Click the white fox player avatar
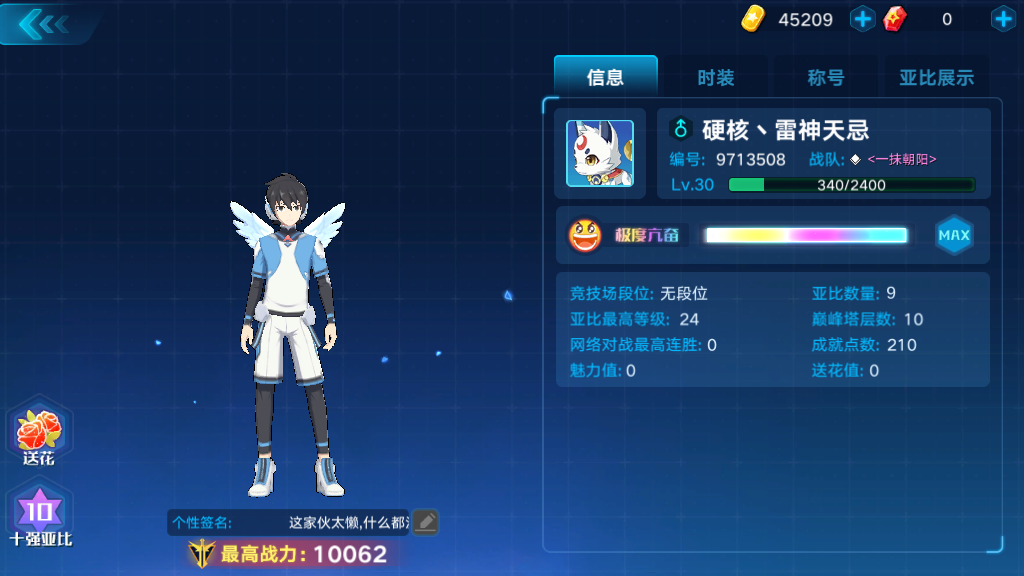This screenshot has width=1024, height=576. click(x=599, y=153)
